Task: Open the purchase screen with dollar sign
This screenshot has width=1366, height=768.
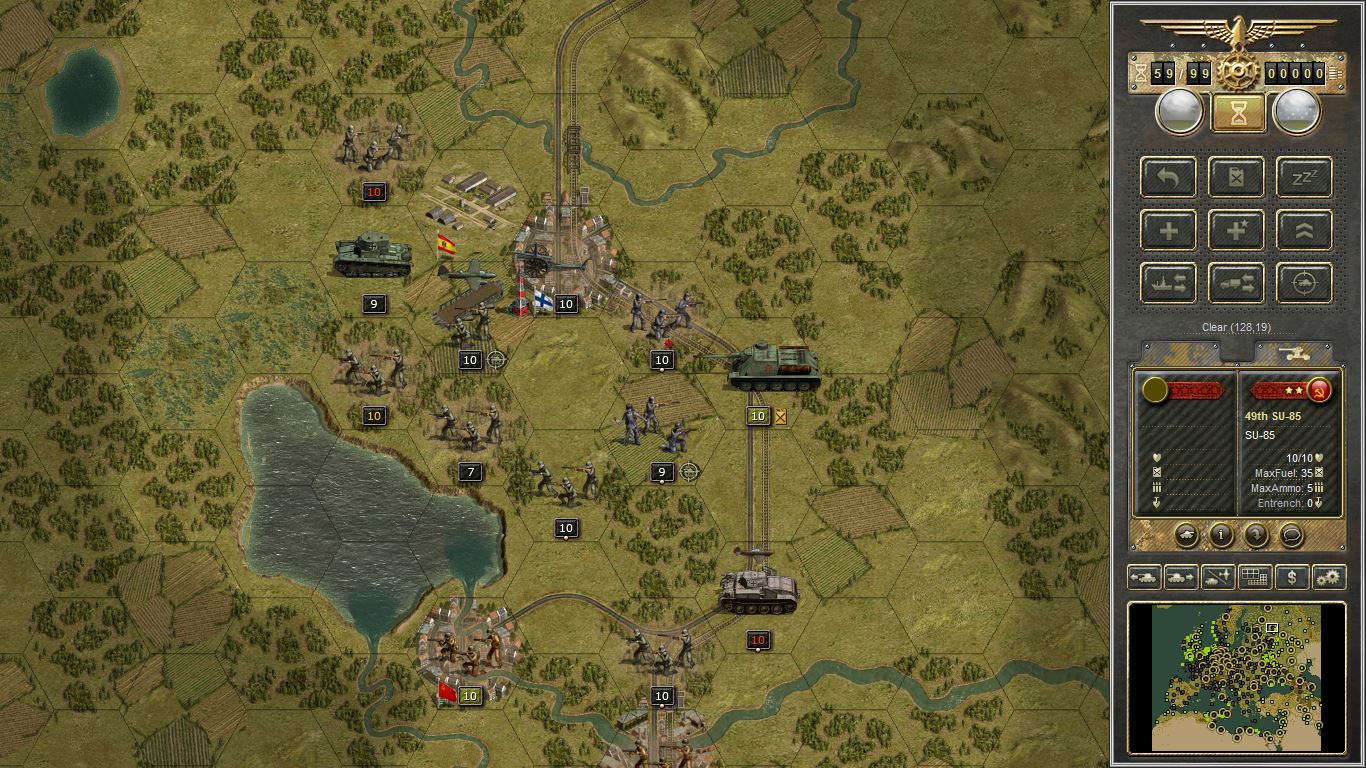Action: tap(1292, 577)
